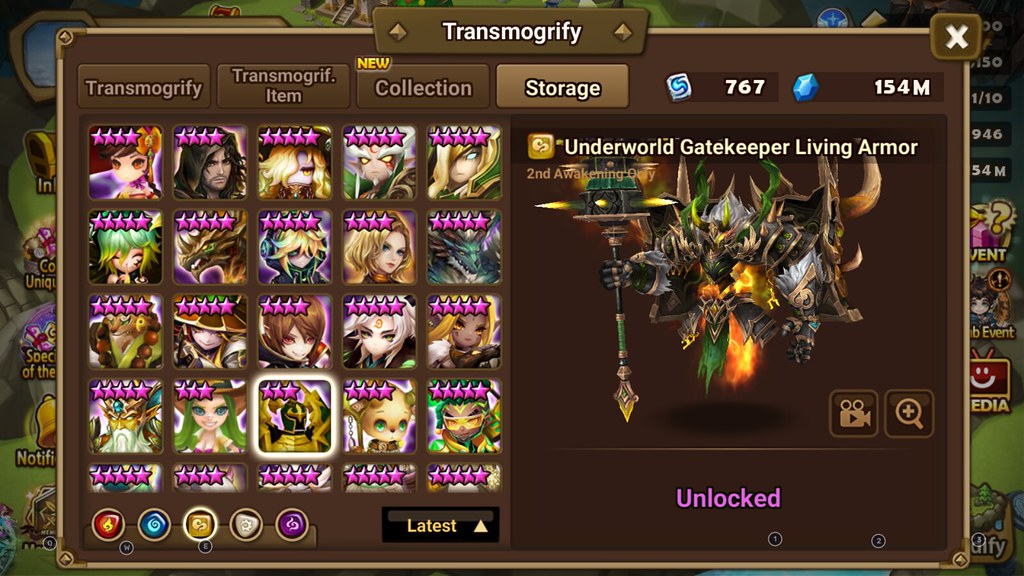Filter by water element icon
The height and width of the screenshot is (576, 1024).
[154, 523]
